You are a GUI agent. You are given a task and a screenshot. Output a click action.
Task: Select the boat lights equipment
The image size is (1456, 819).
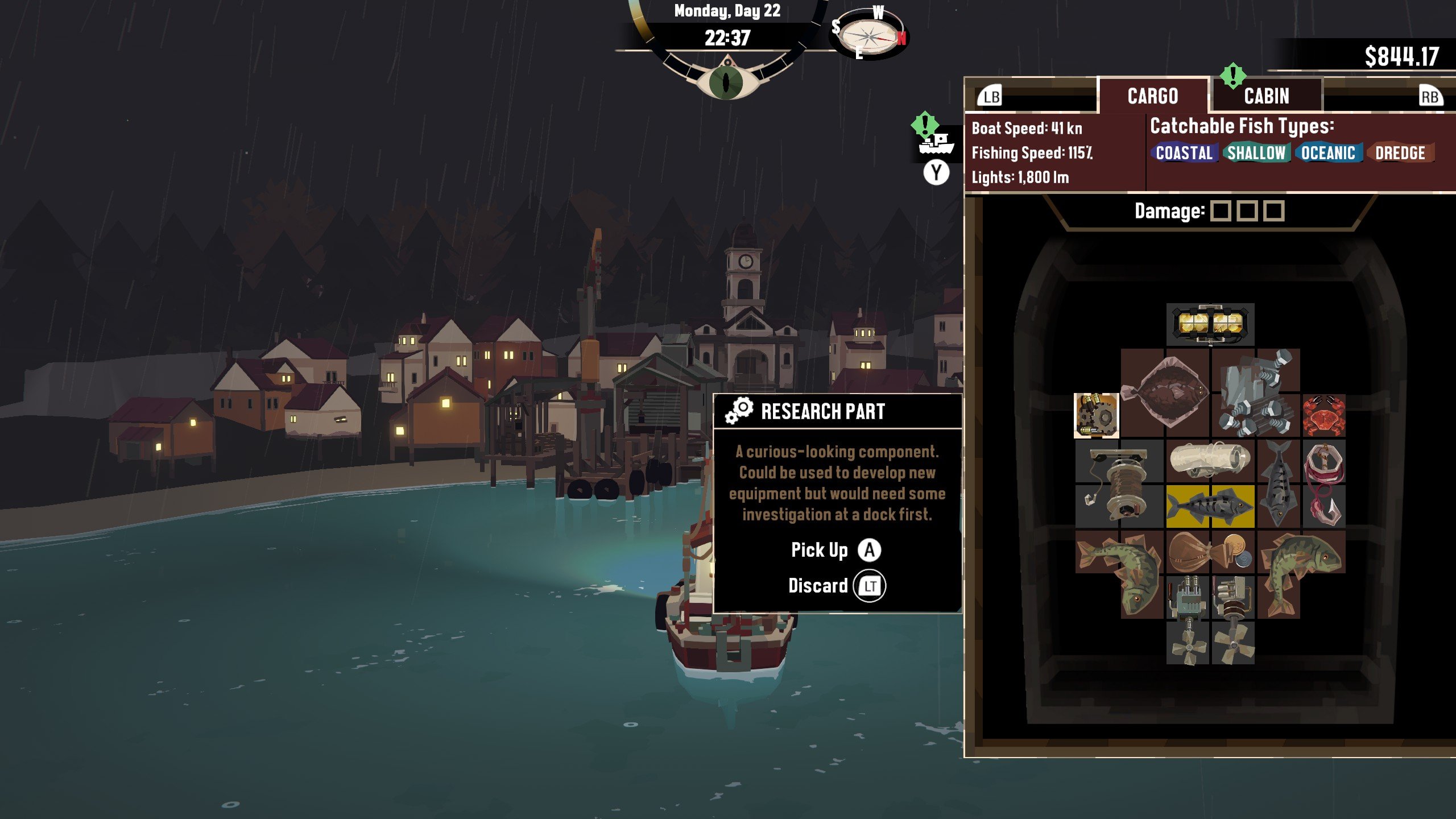tap(1210, 324)
